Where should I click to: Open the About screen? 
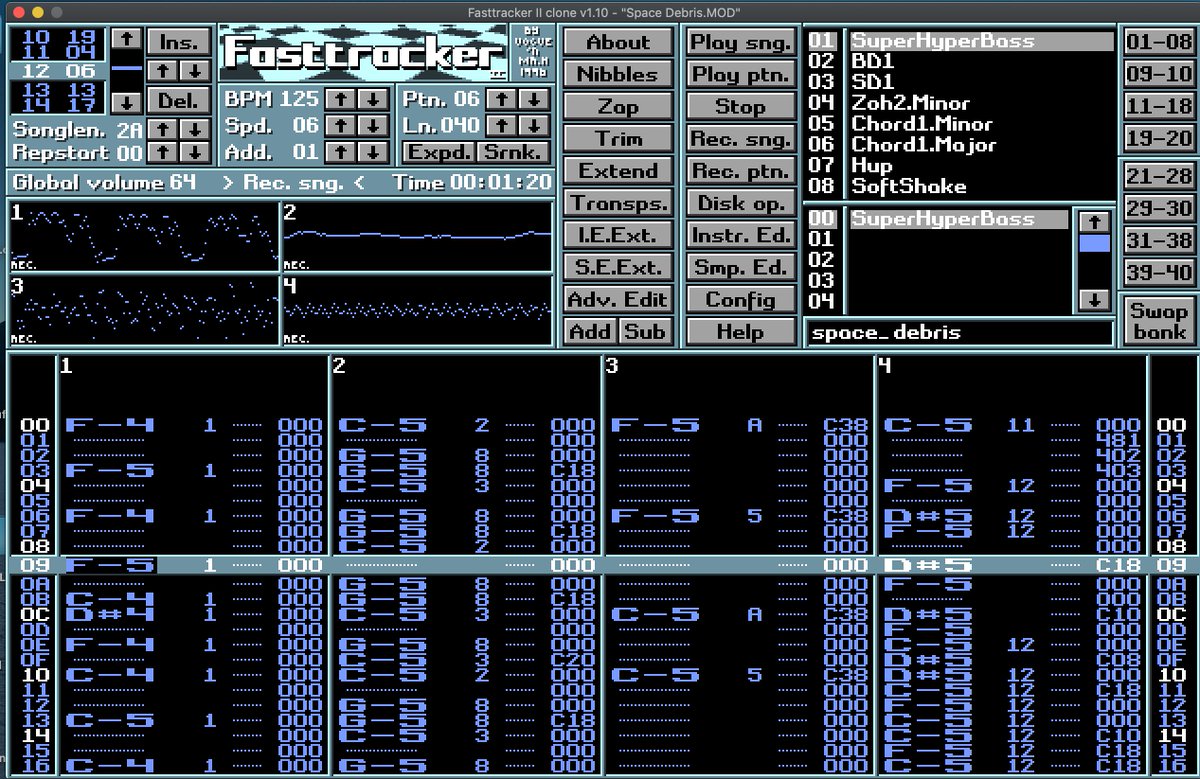pos(617,42)
